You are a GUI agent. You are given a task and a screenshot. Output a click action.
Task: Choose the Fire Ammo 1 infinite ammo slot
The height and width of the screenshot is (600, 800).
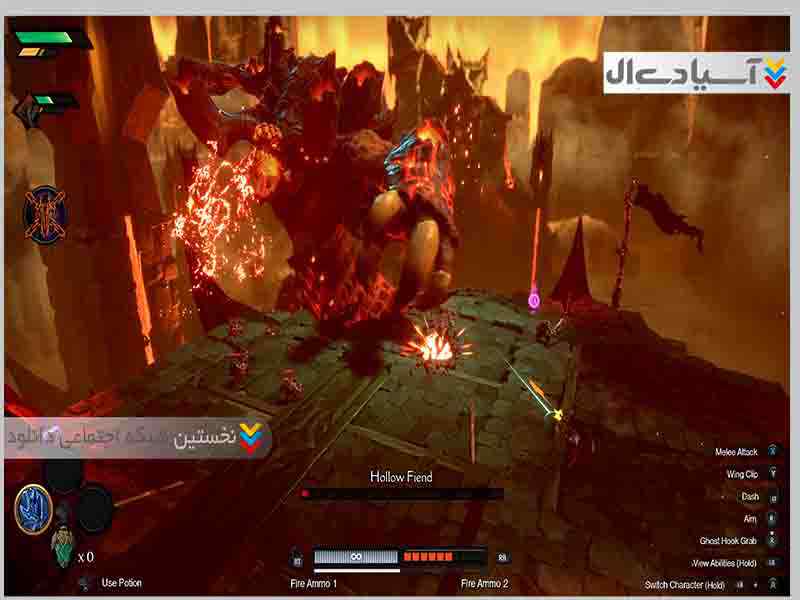pos(356,557)
